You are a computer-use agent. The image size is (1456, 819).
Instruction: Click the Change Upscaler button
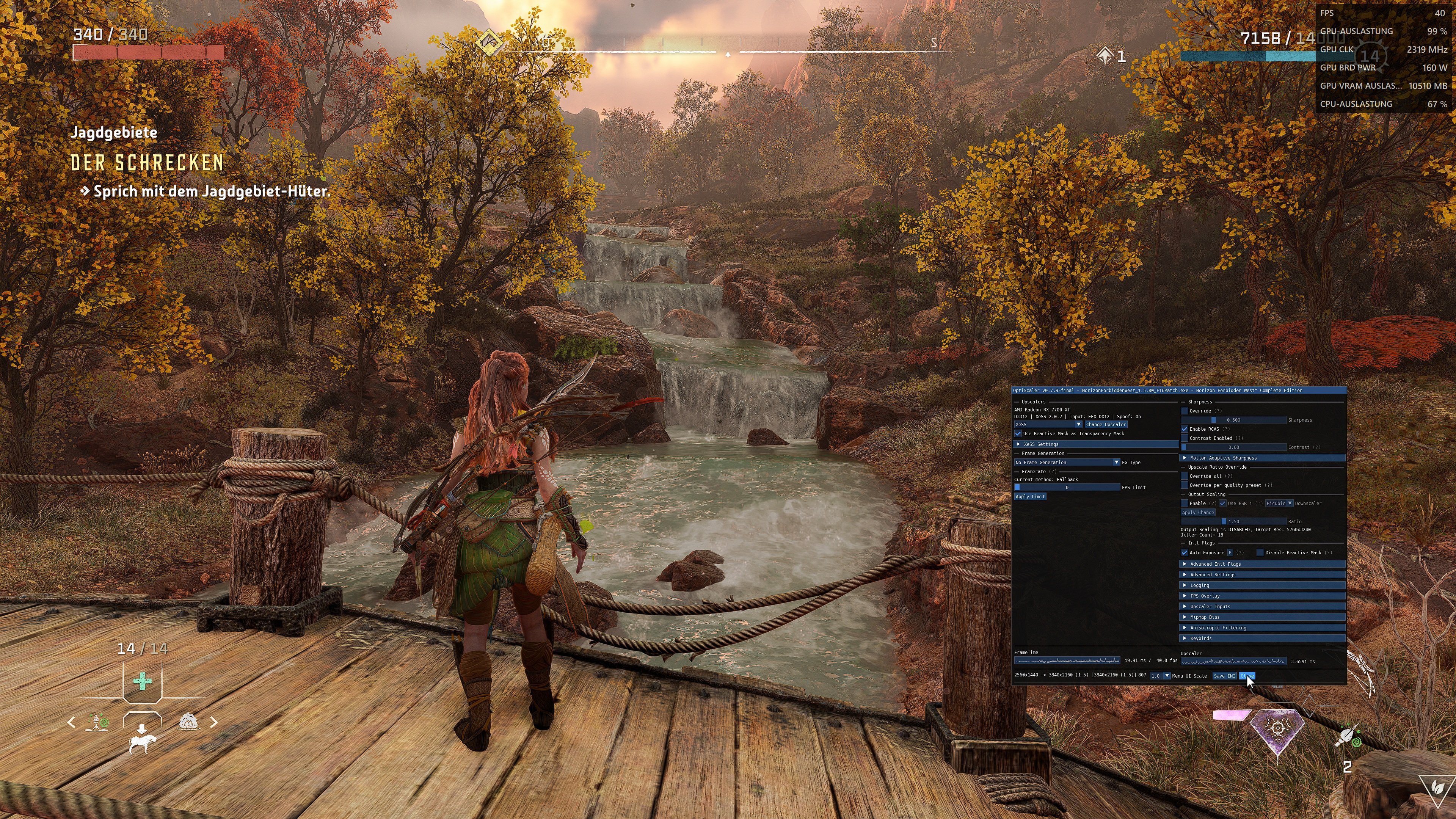pyautogui.click(x=1106, y=425)
